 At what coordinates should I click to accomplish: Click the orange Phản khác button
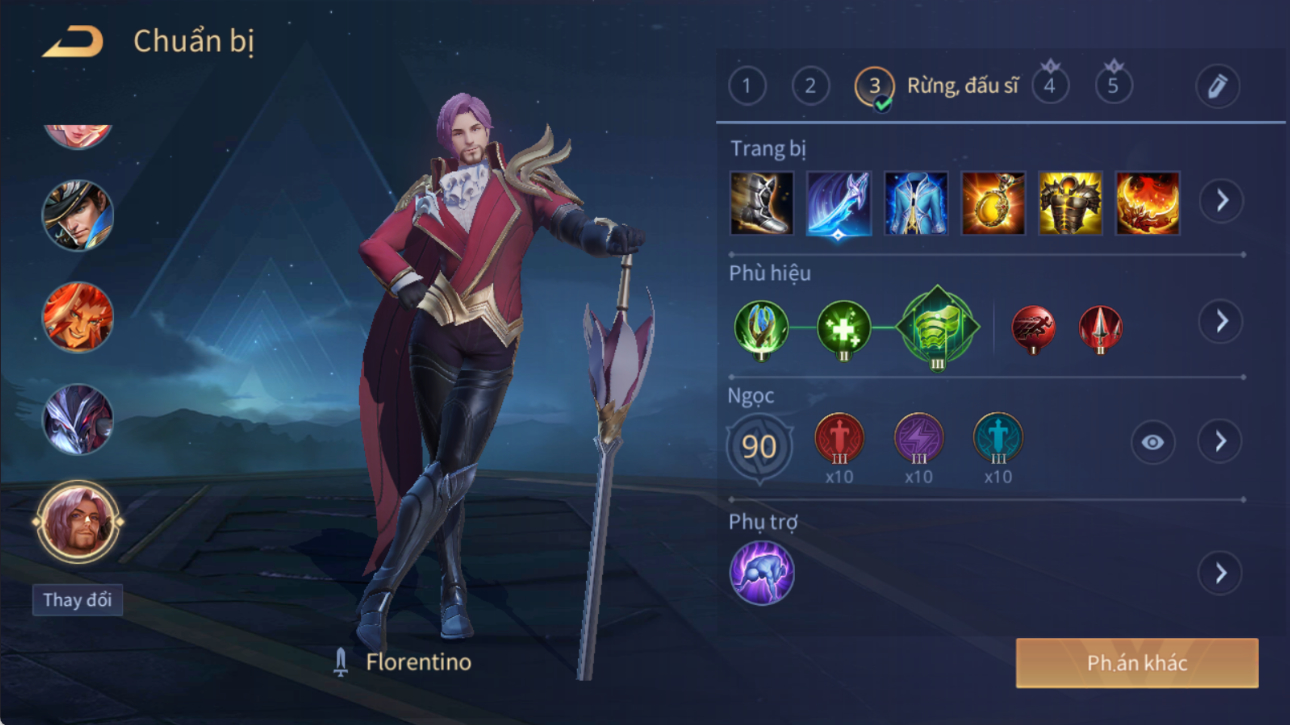pyautogui.click(x=1137, y=663)
